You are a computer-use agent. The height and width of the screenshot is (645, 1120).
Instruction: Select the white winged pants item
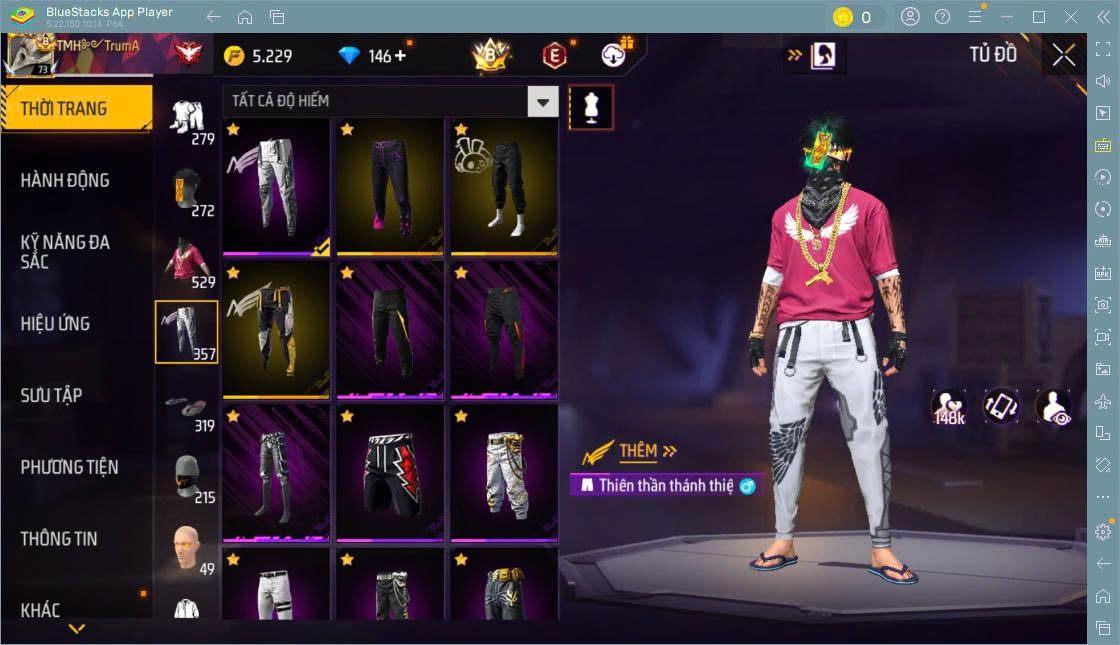[x=276, y=186]
